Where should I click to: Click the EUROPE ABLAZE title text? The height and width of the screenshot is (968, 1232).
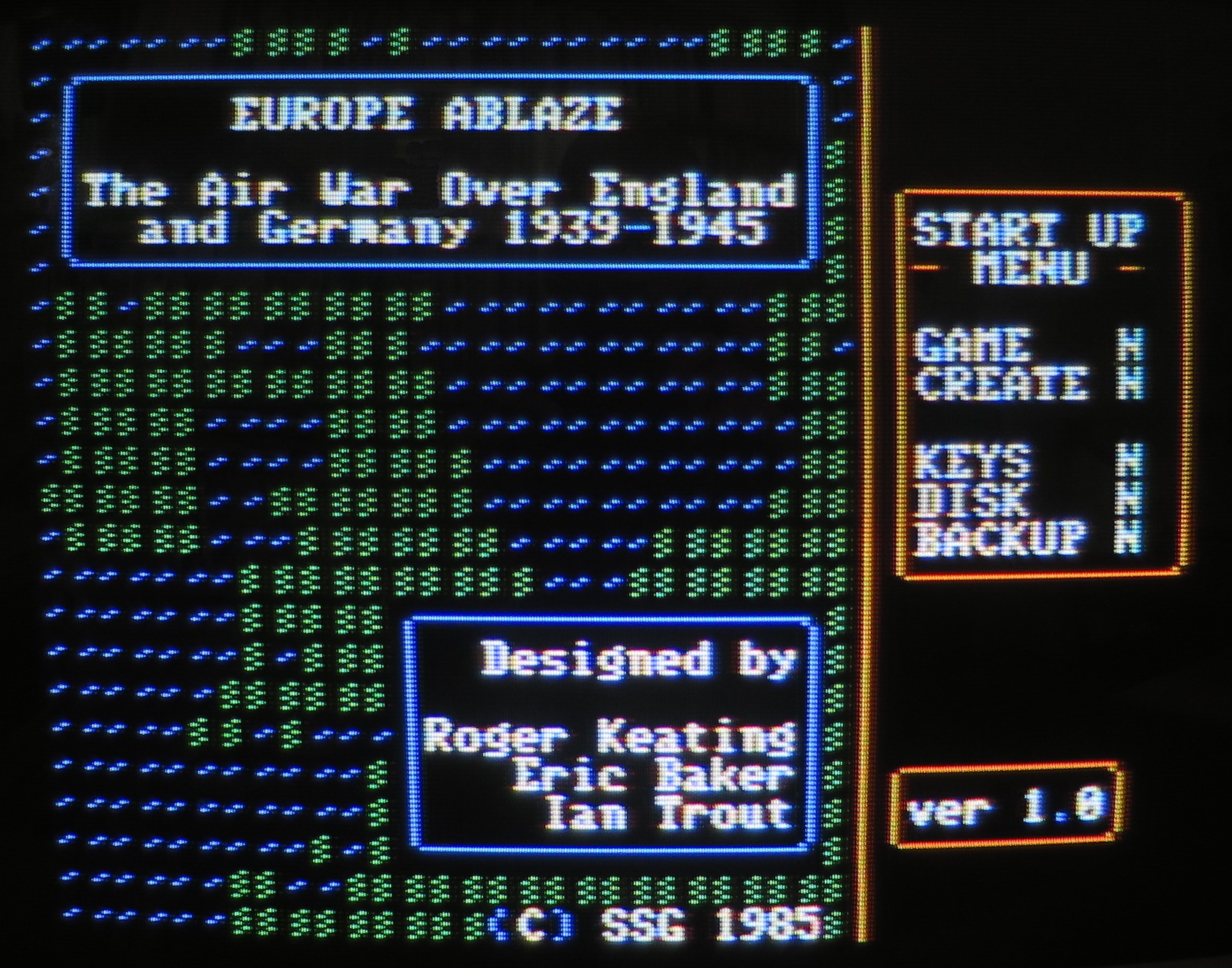tap(430, 111)
